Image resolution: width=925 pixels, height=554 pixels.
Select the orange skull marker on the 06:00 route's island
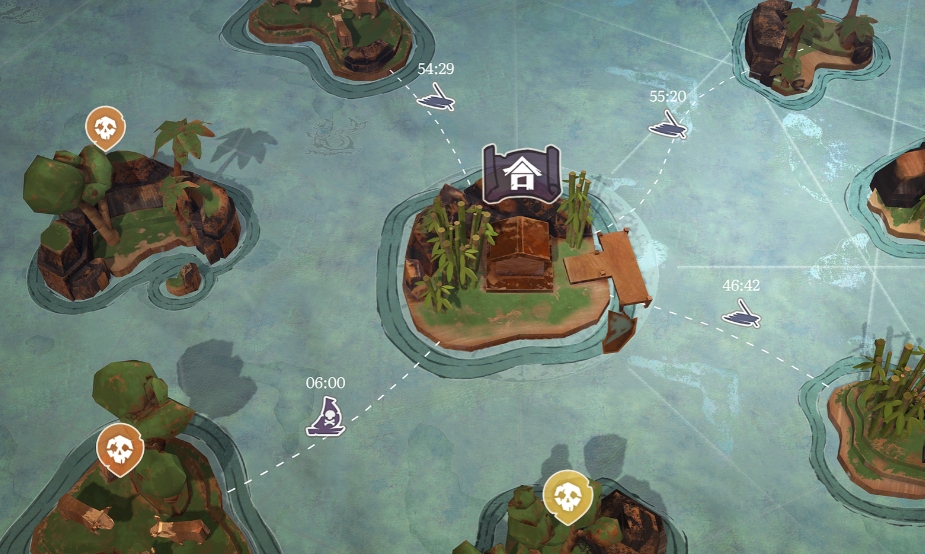click(120, 447)
